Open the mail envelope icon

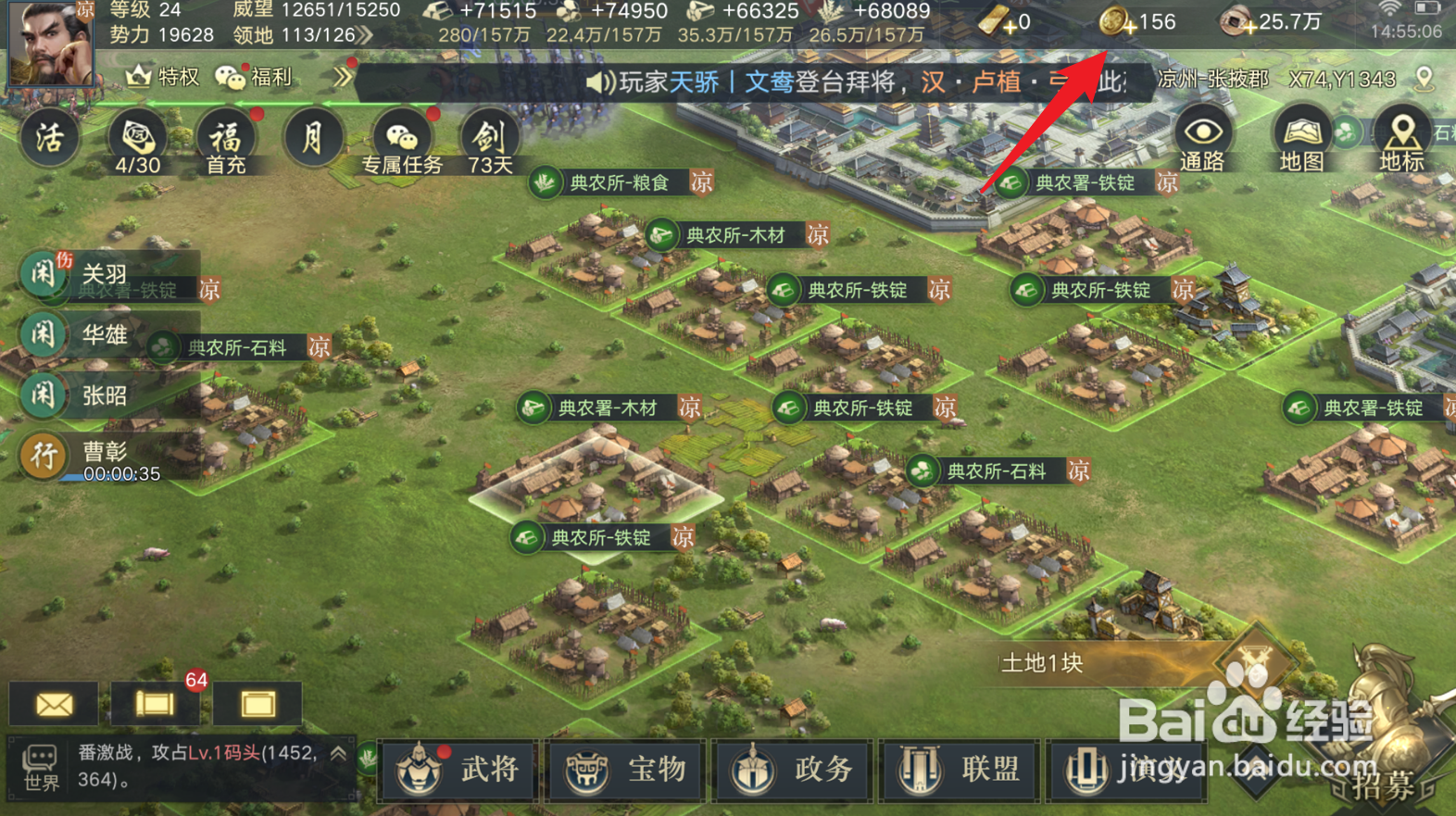(53, 705)
